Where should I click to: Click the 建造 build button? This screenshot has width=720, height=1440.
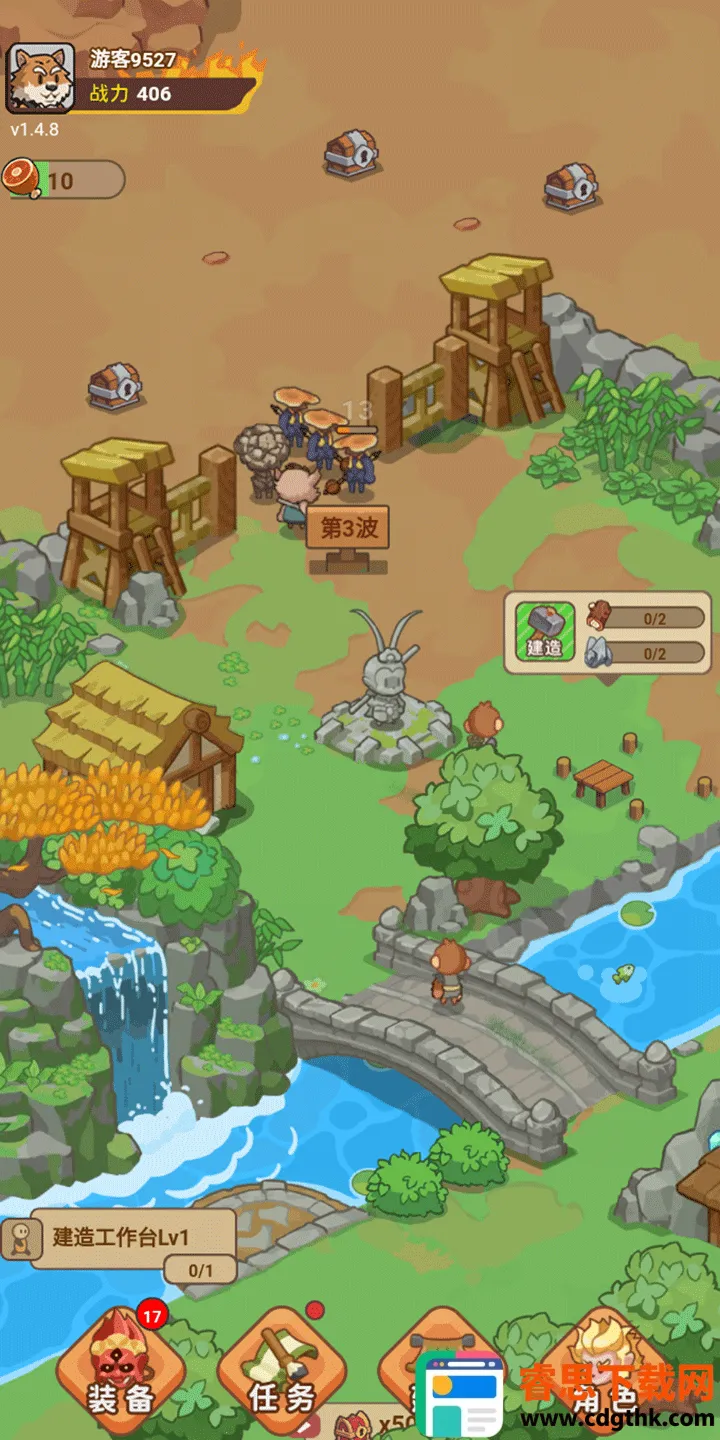click(x=545, y=631)
